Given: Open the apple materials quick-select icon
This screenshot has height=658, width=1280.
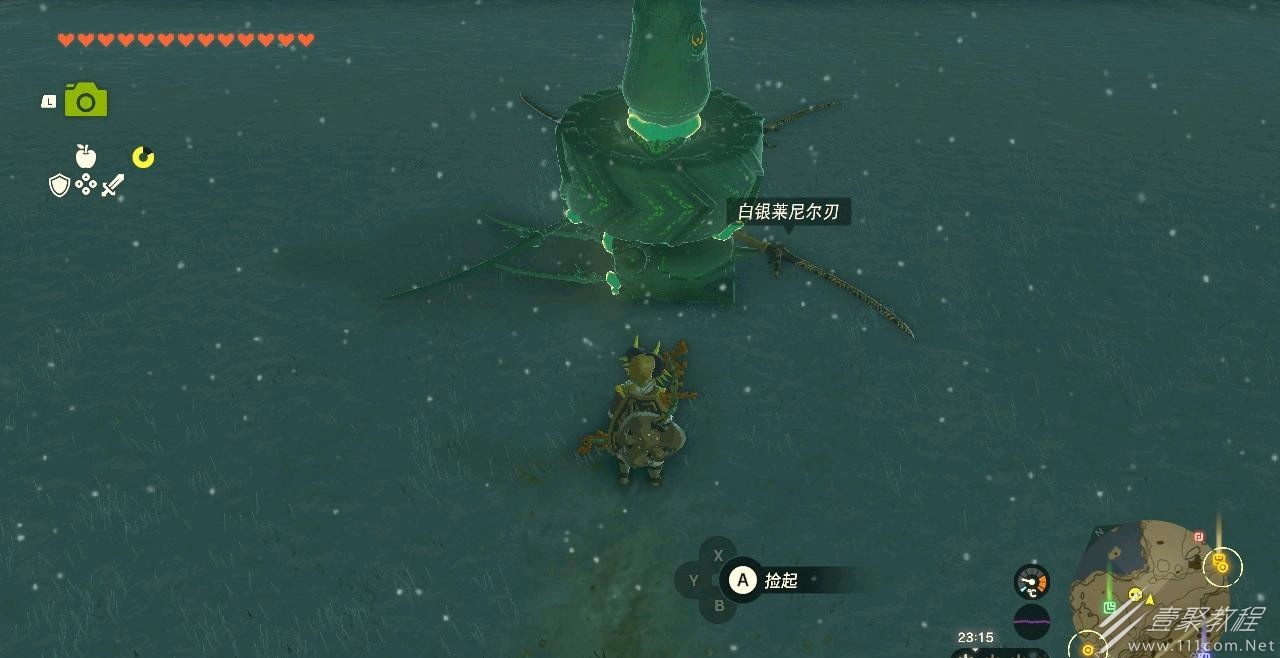Looking at the screenshot, I should [86, 156].
